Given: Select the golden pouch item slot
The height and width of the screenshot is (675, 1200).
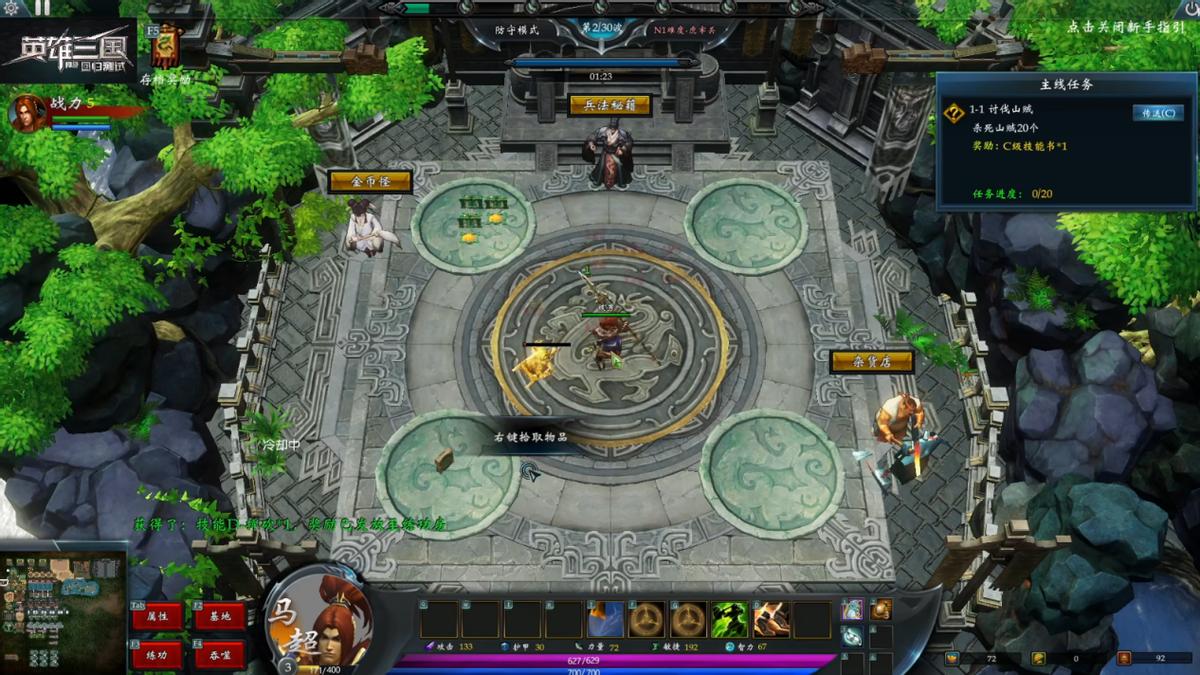Looking at the screenshot, I should click(x=881, y=609).
